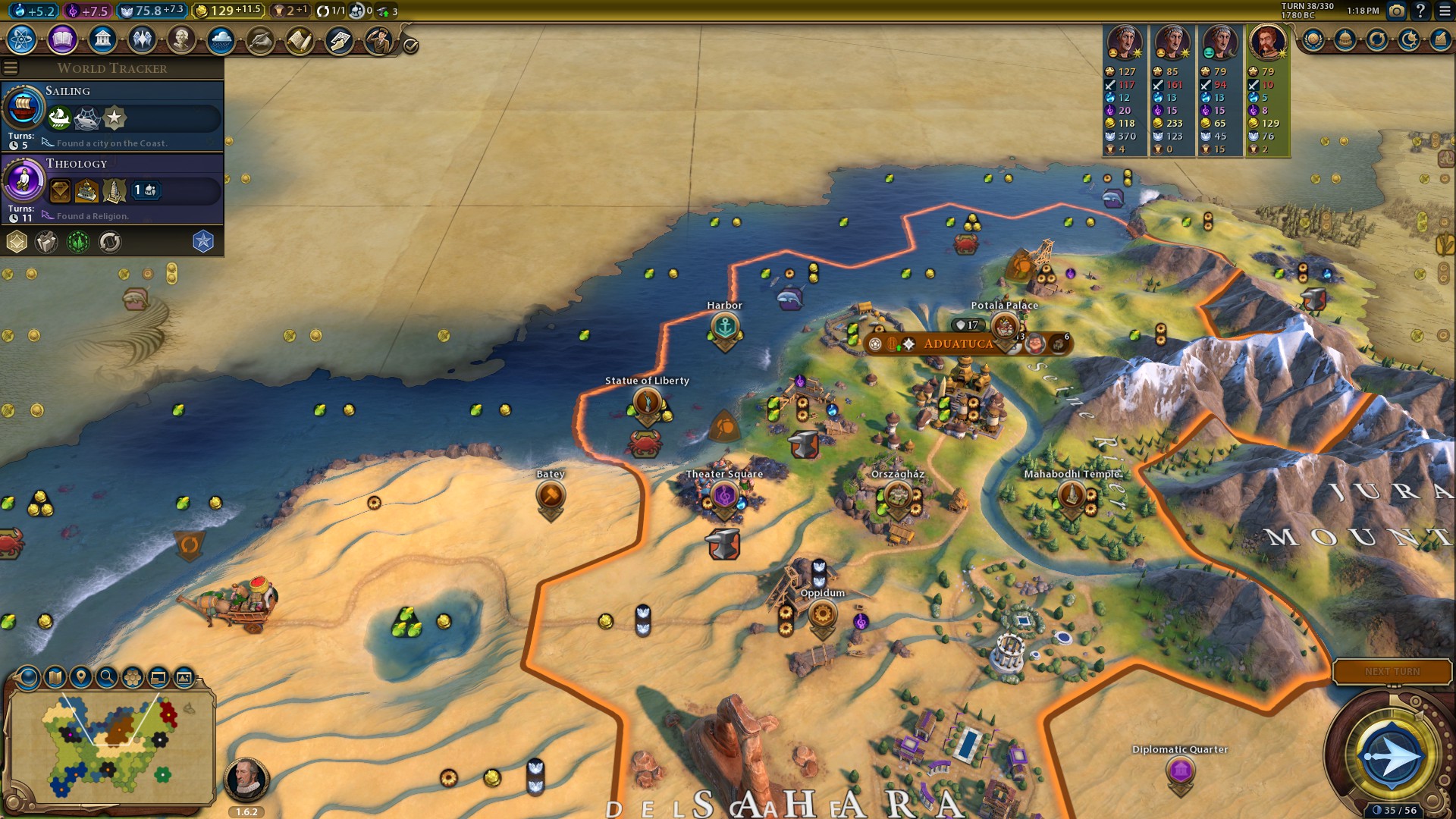
Task: Select the red-haired leader portrait
Action: coord(1267,42)
